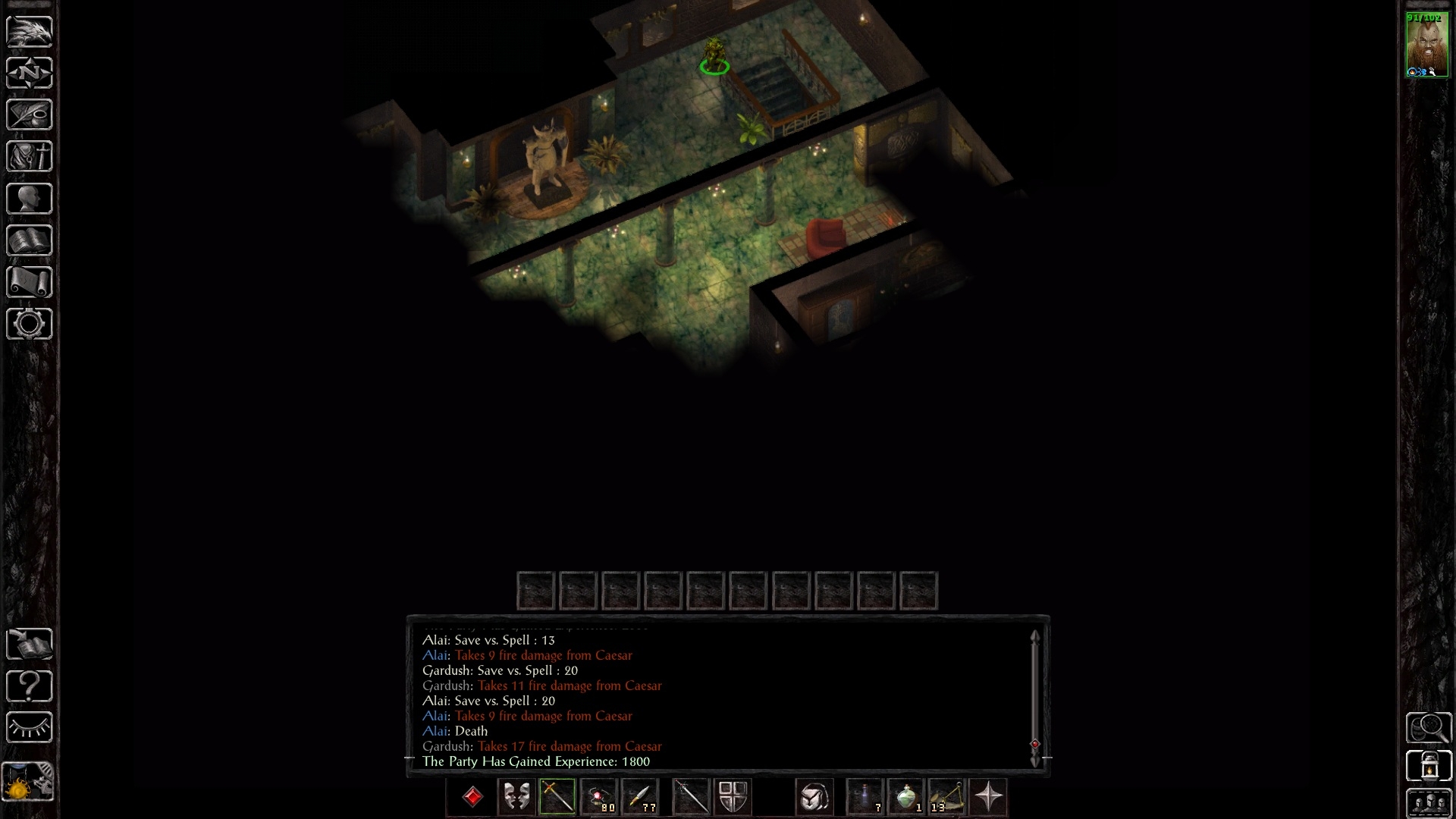This screenshot has height=819, width=1456.
Task: Select the sling weapon slot with 80 ammo
Action: [x=600, y=797]
